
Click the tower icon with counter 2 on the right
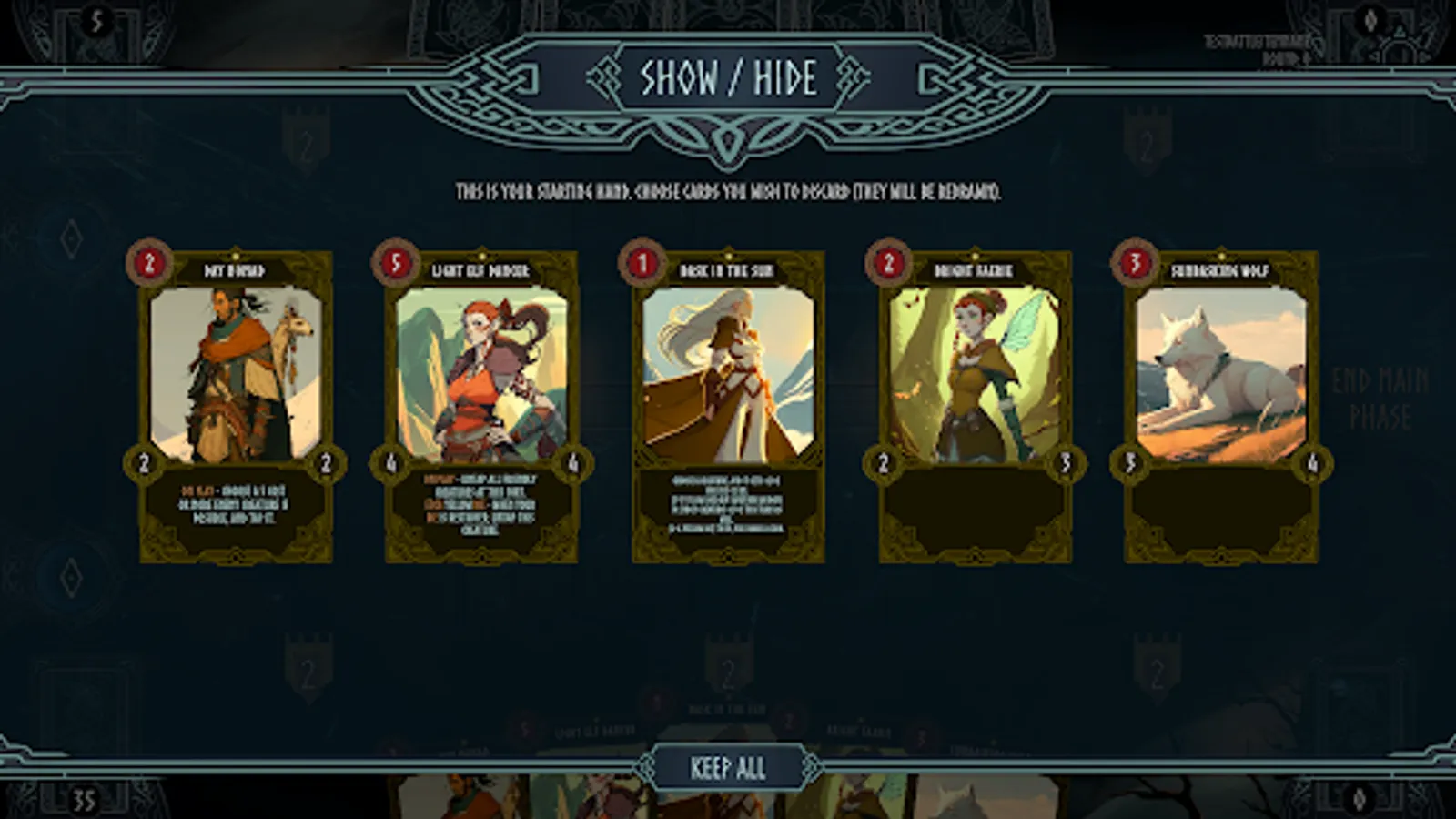point(1148,141)
